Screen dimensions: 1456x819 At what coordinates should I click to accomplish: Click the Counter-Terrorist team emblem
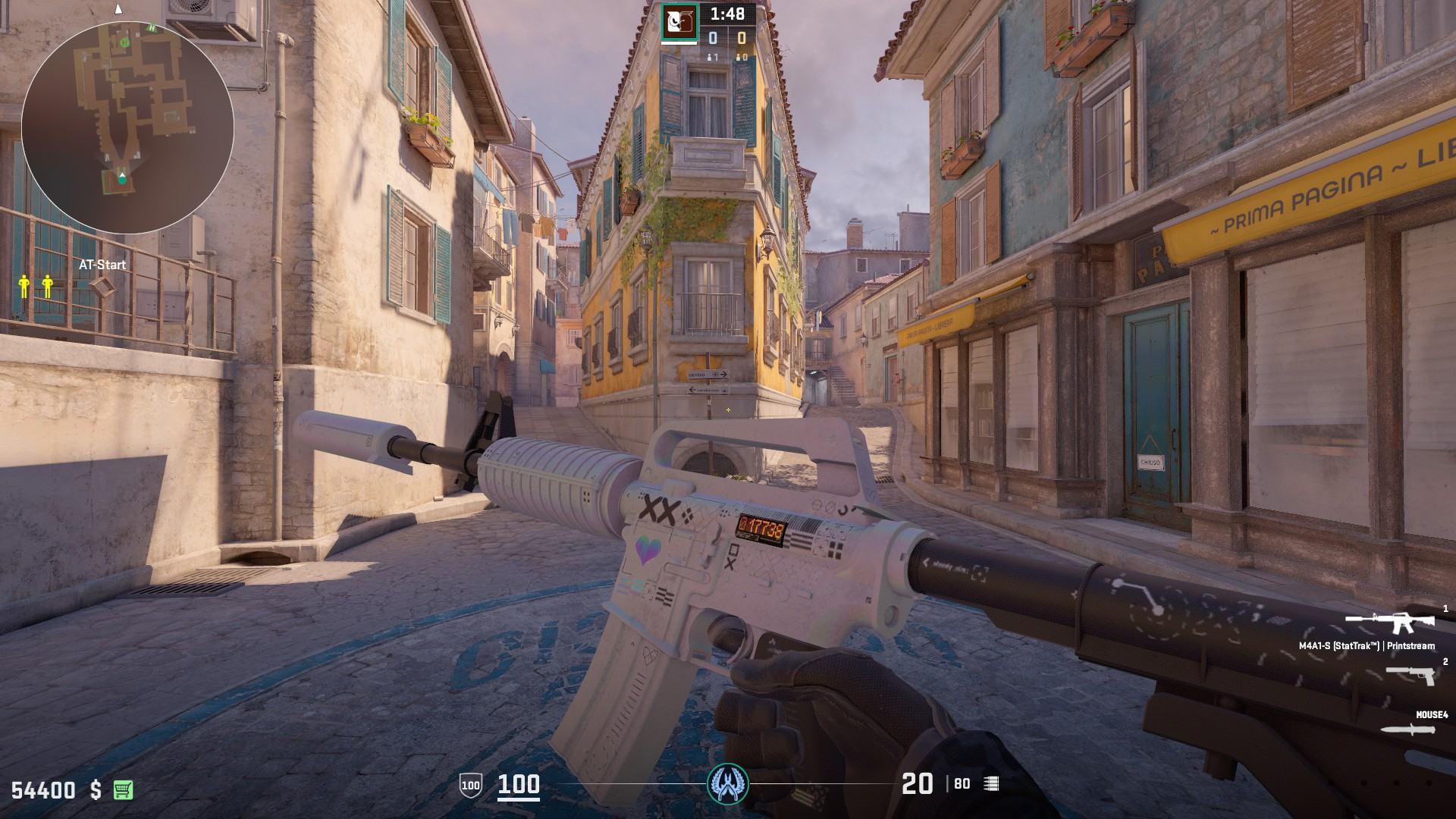[727, 783]
